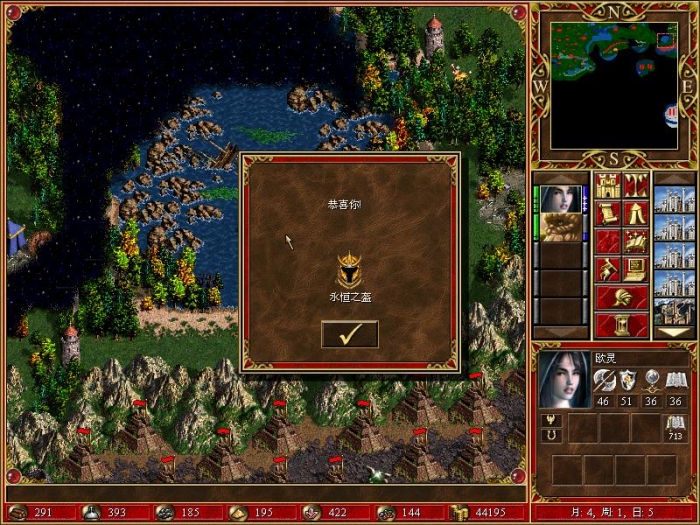Image resolution: width=700 pixels, height=525 pixels.
Task: Click the eagle morale icon
Action: click(548, 420)
